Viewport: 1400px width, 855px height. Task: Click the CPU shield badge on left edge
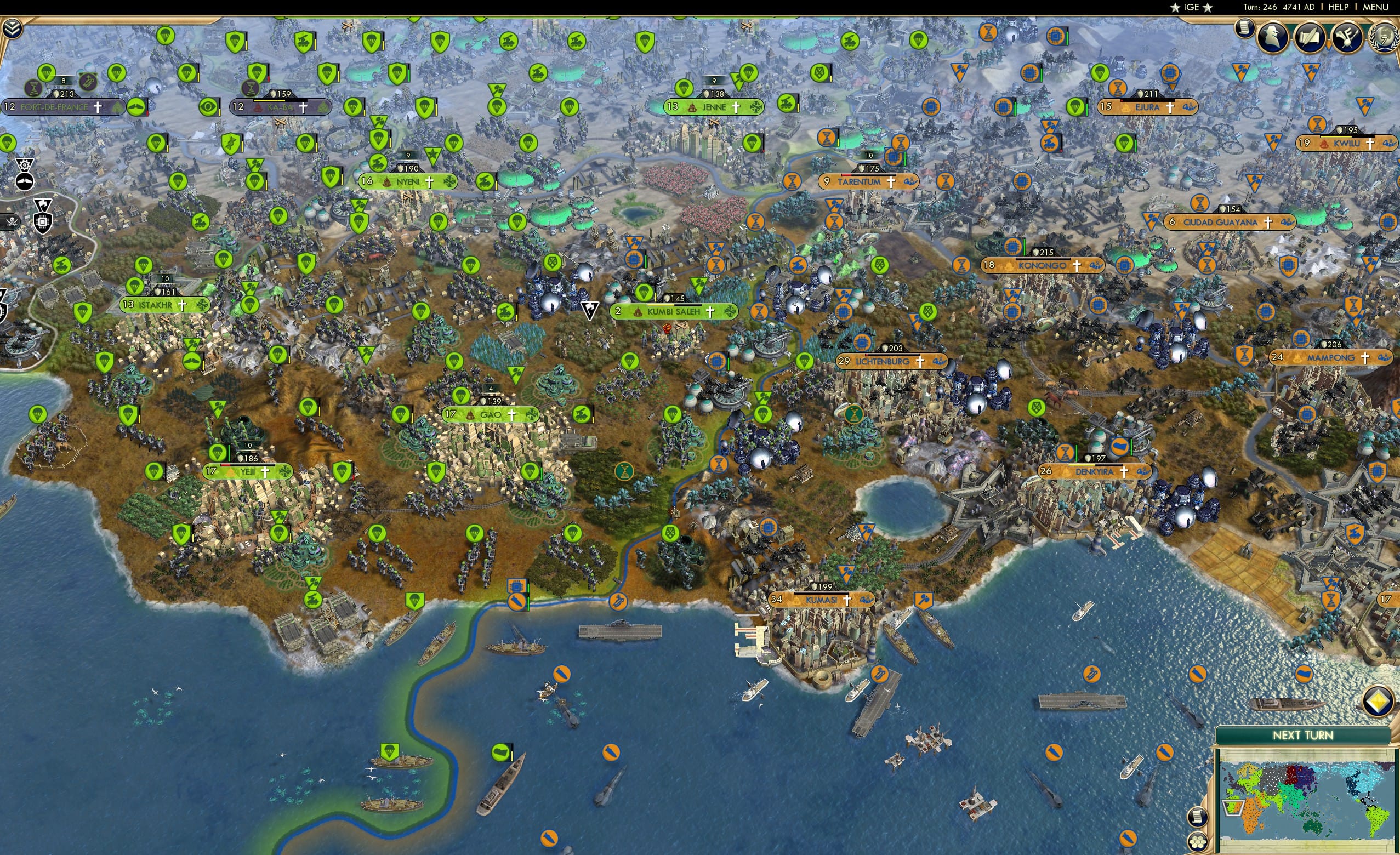(43, 223)
